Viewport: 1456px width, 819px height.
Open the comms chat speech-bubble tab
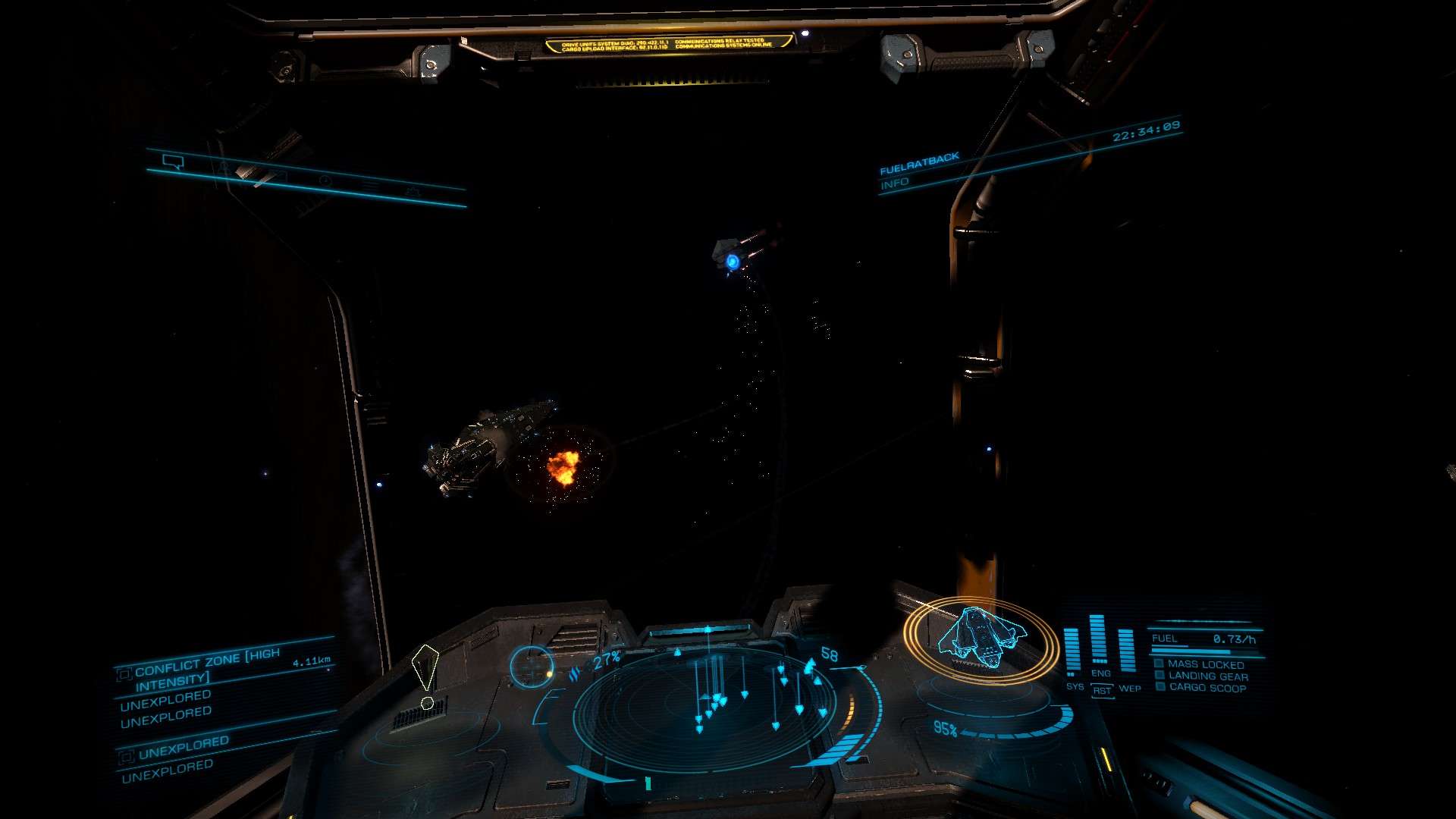pos(173,162)
